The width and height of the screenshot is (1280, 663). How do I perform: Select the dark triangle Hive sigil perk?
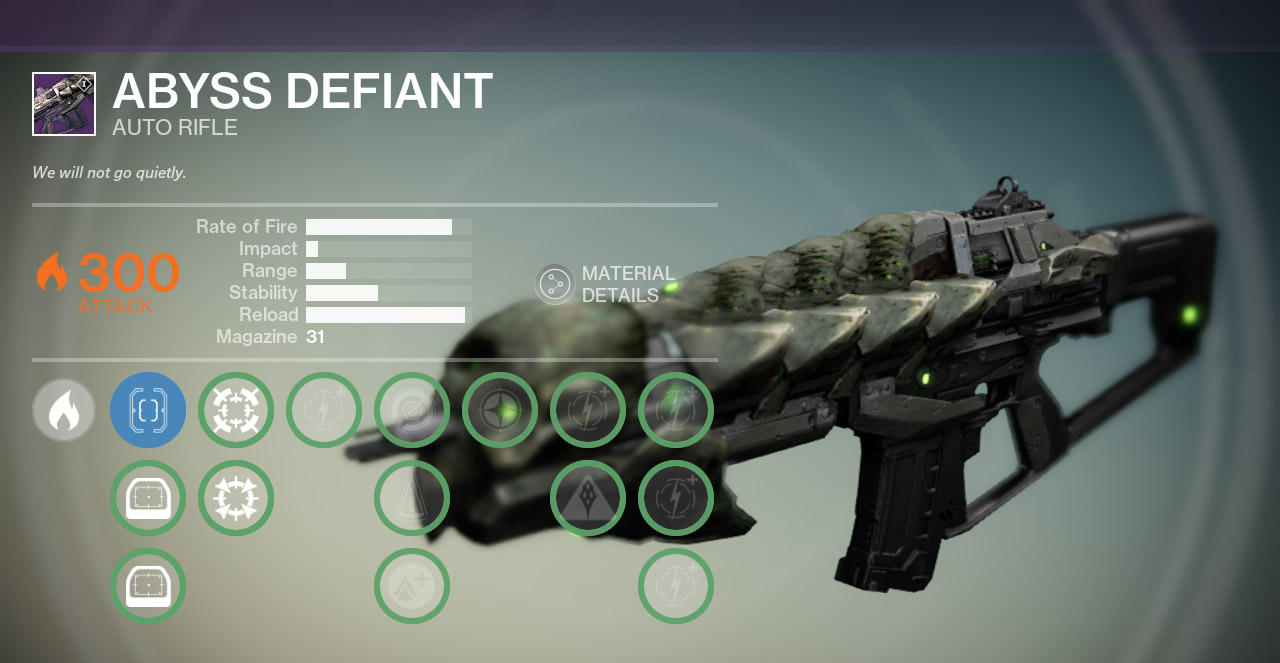(x=588, y=498)
